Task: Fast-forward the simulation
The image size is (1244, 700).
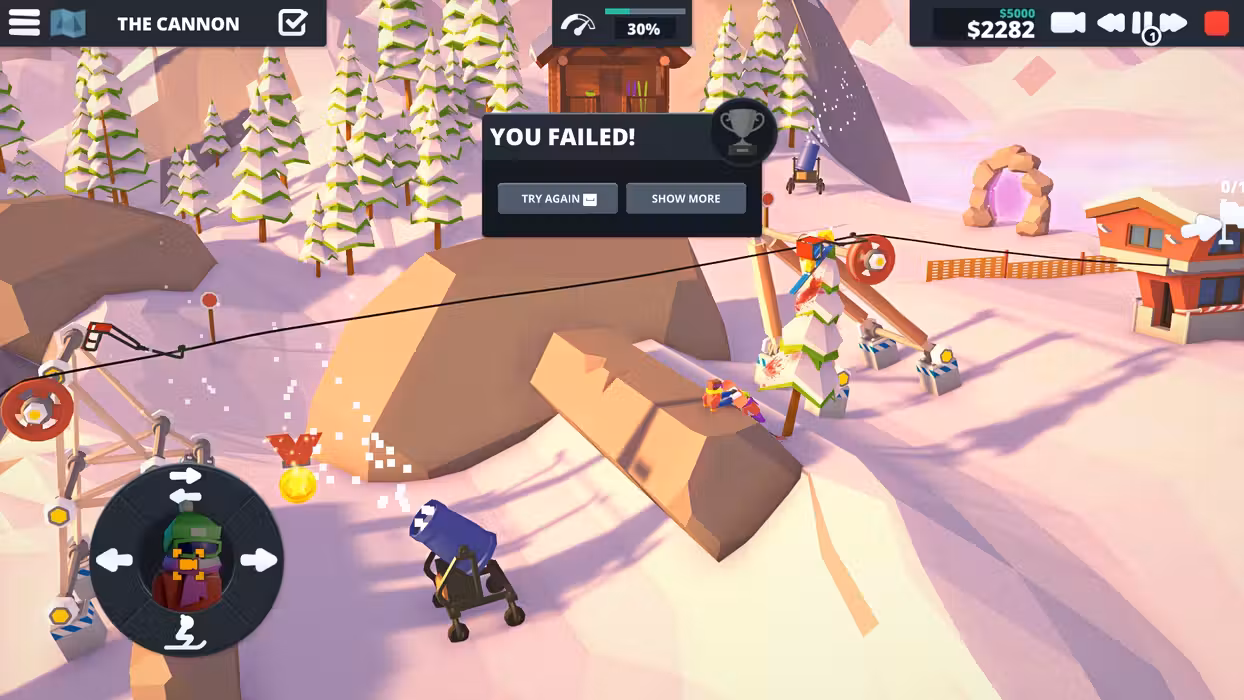Action: tap(1172, 23)
